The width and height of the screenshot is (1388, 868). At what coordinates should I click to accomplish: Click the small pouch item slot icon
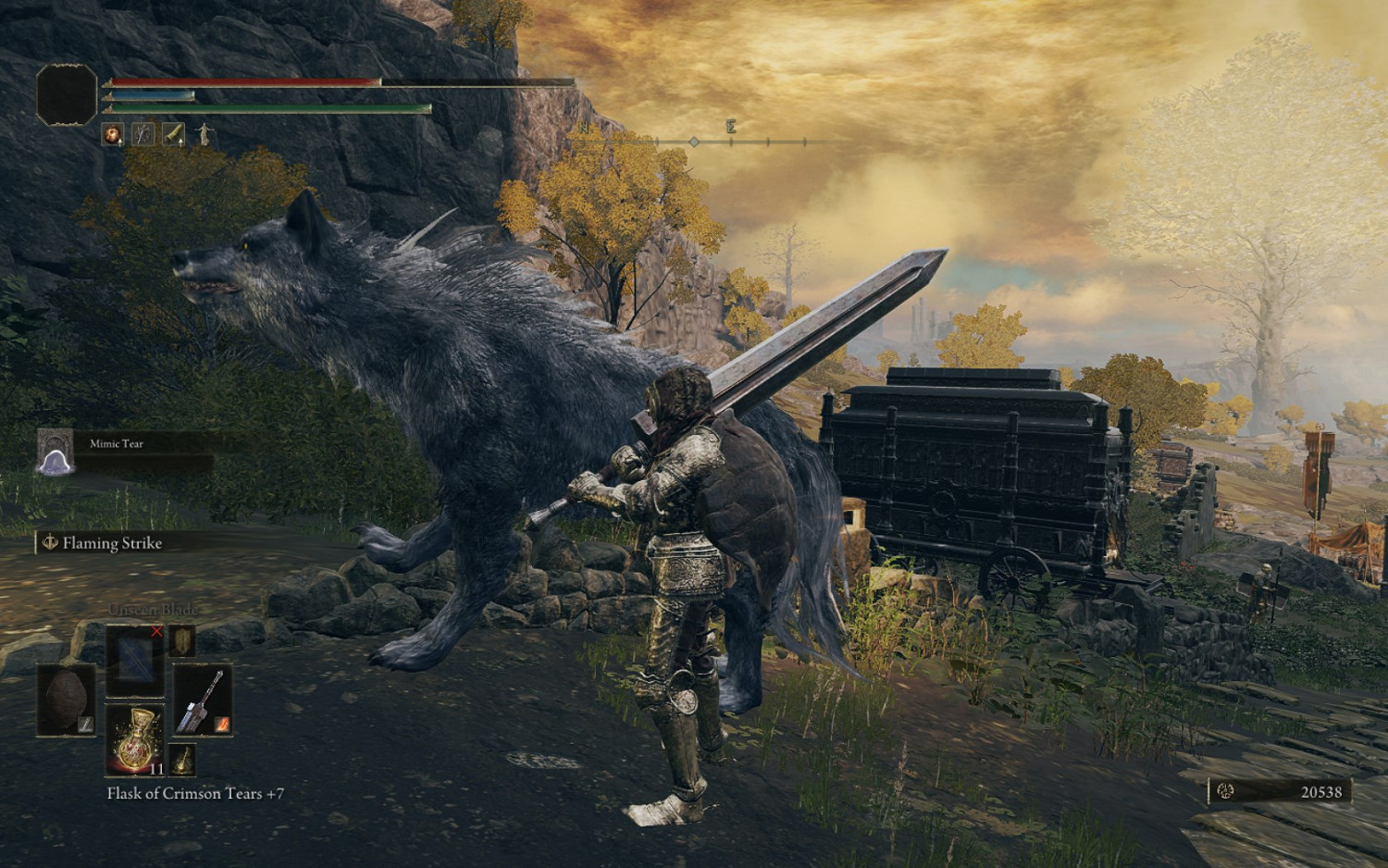[x=181, y=641]
